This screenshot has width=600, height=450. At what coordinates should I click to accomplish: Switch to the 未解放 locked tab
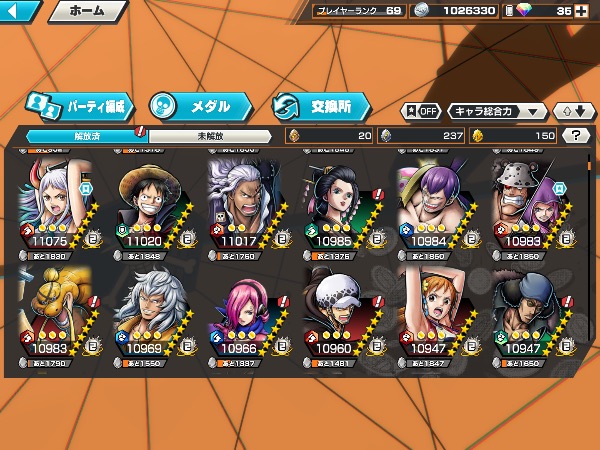coord(209,136)
